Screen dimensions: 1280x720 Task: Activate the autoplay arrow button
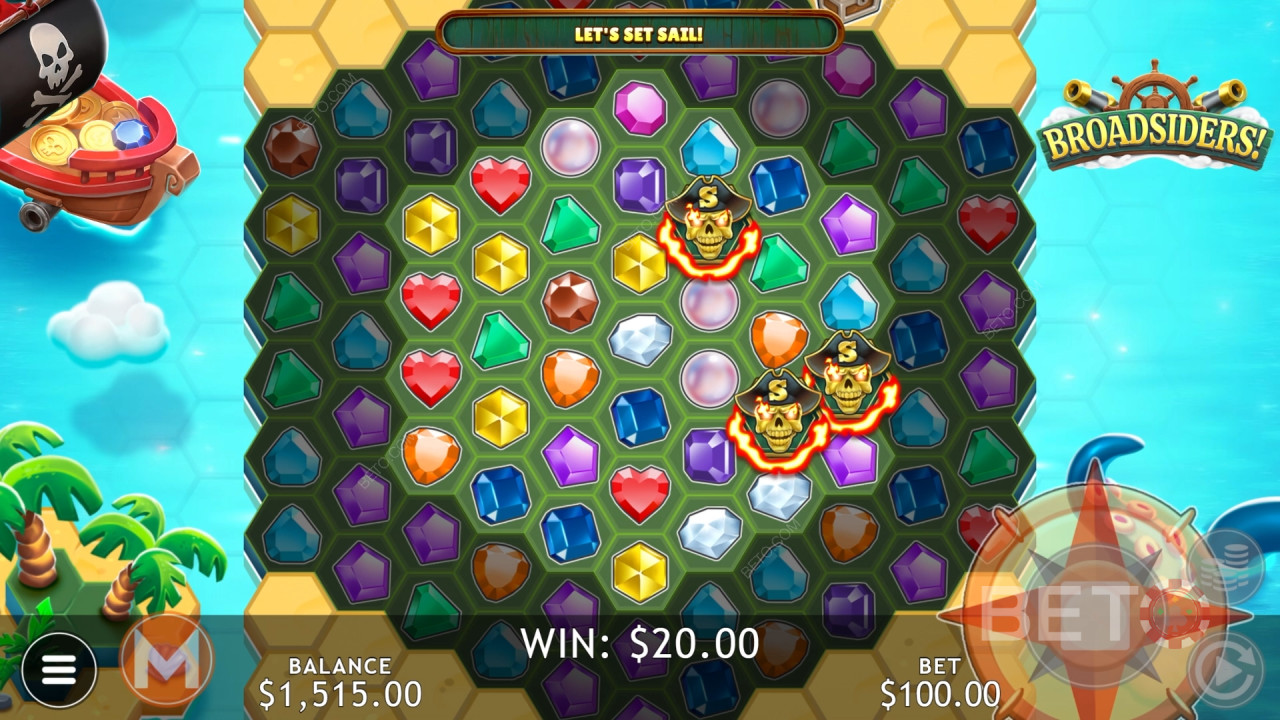pos(1225,667)
